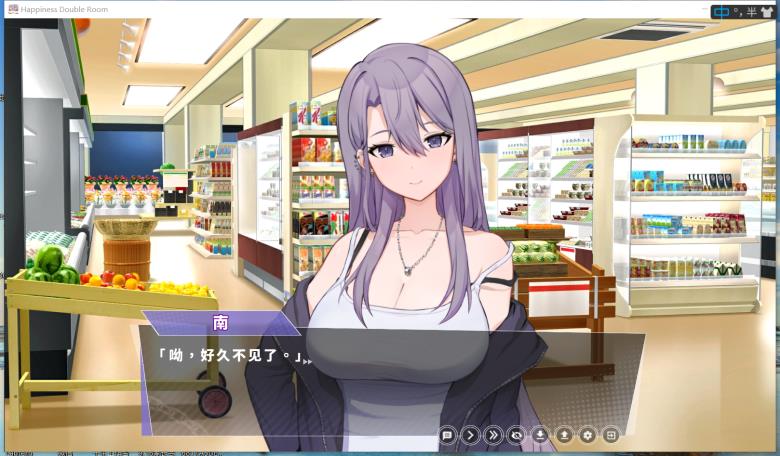Toggle the IME Chinese mode indicator

click(x=721, y=11)
